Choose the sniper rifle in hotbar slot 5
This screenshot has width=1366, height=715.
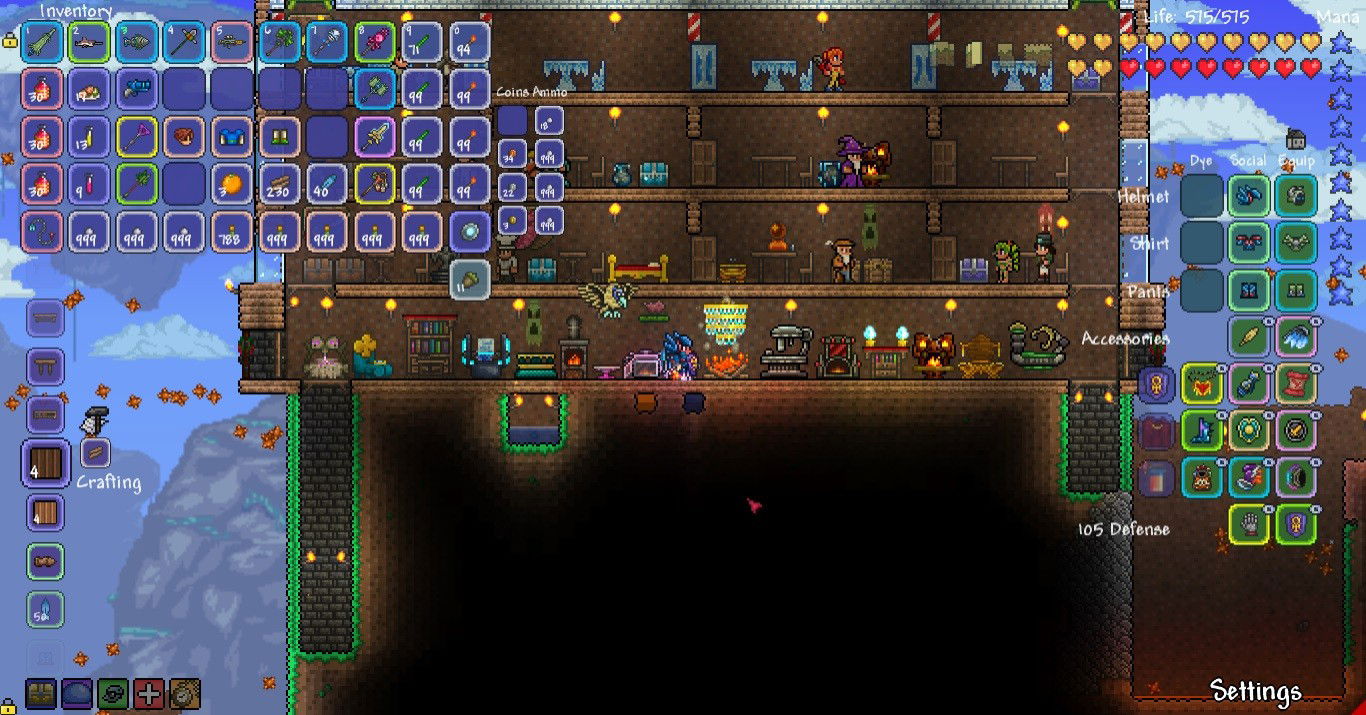point(232,42)
